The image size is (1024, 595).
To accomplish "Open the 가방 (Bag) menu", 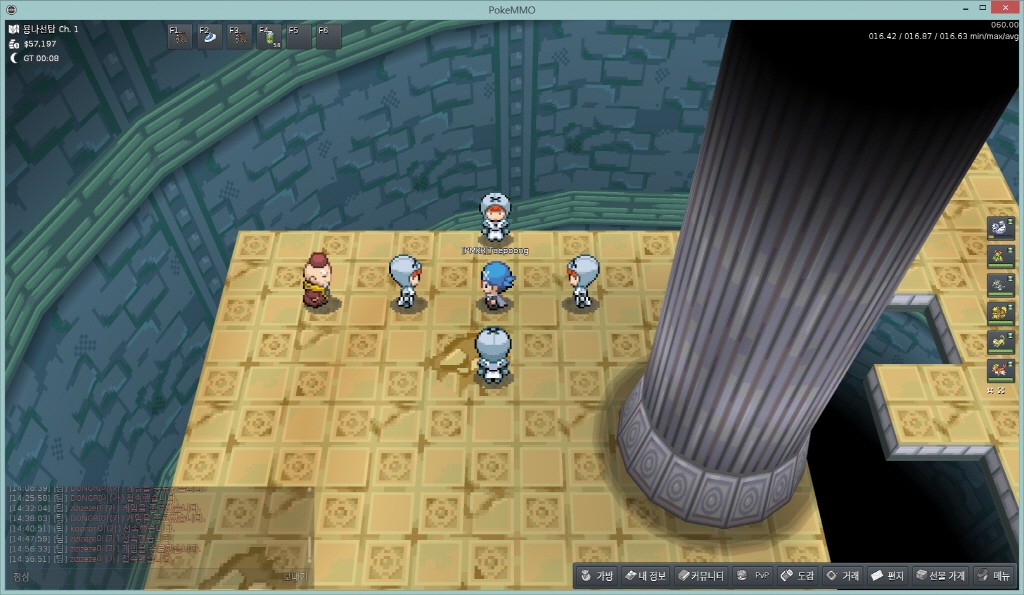I will click(x=596, y=576).
